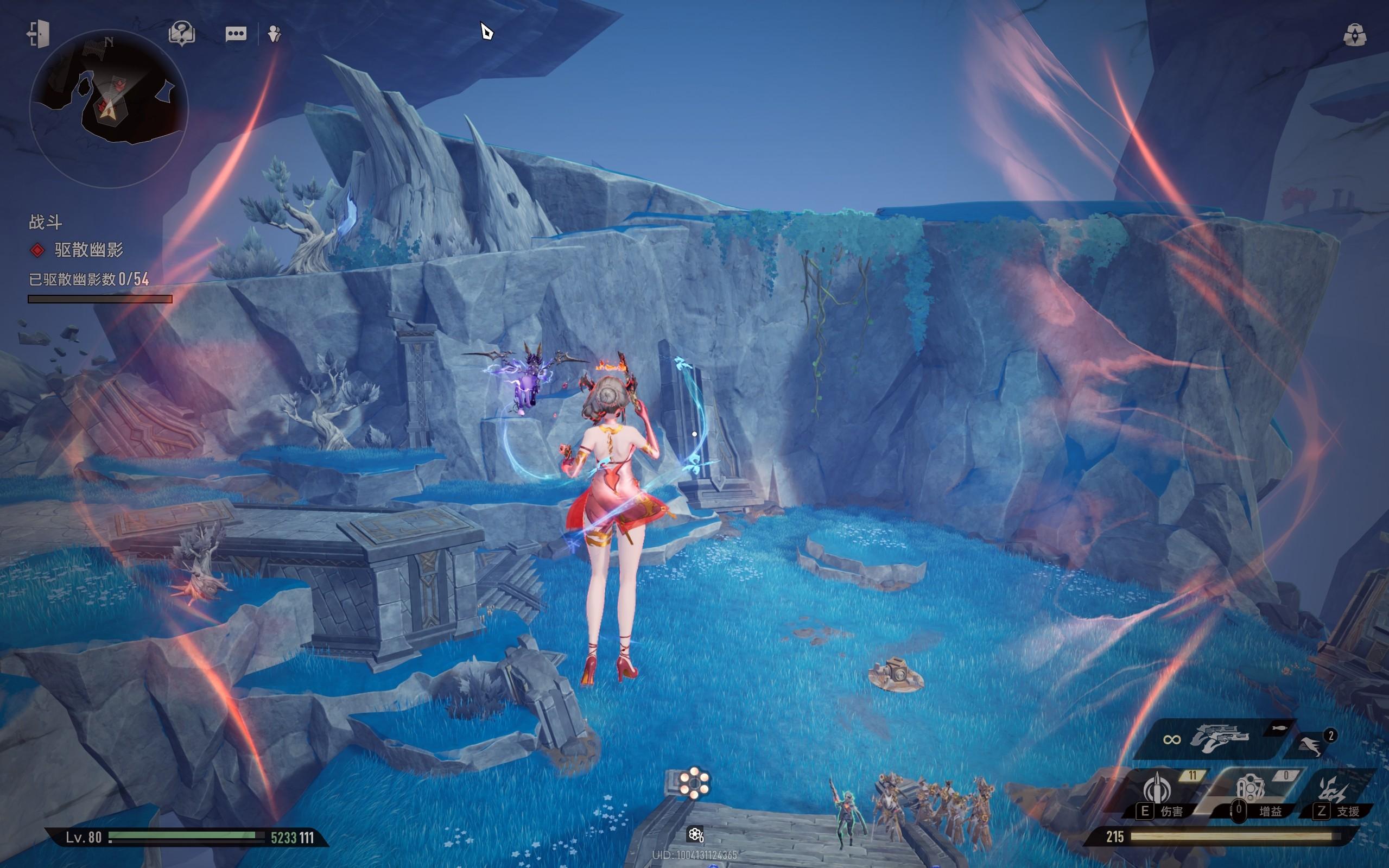Open the chat speech bubble

coord(236,34)
